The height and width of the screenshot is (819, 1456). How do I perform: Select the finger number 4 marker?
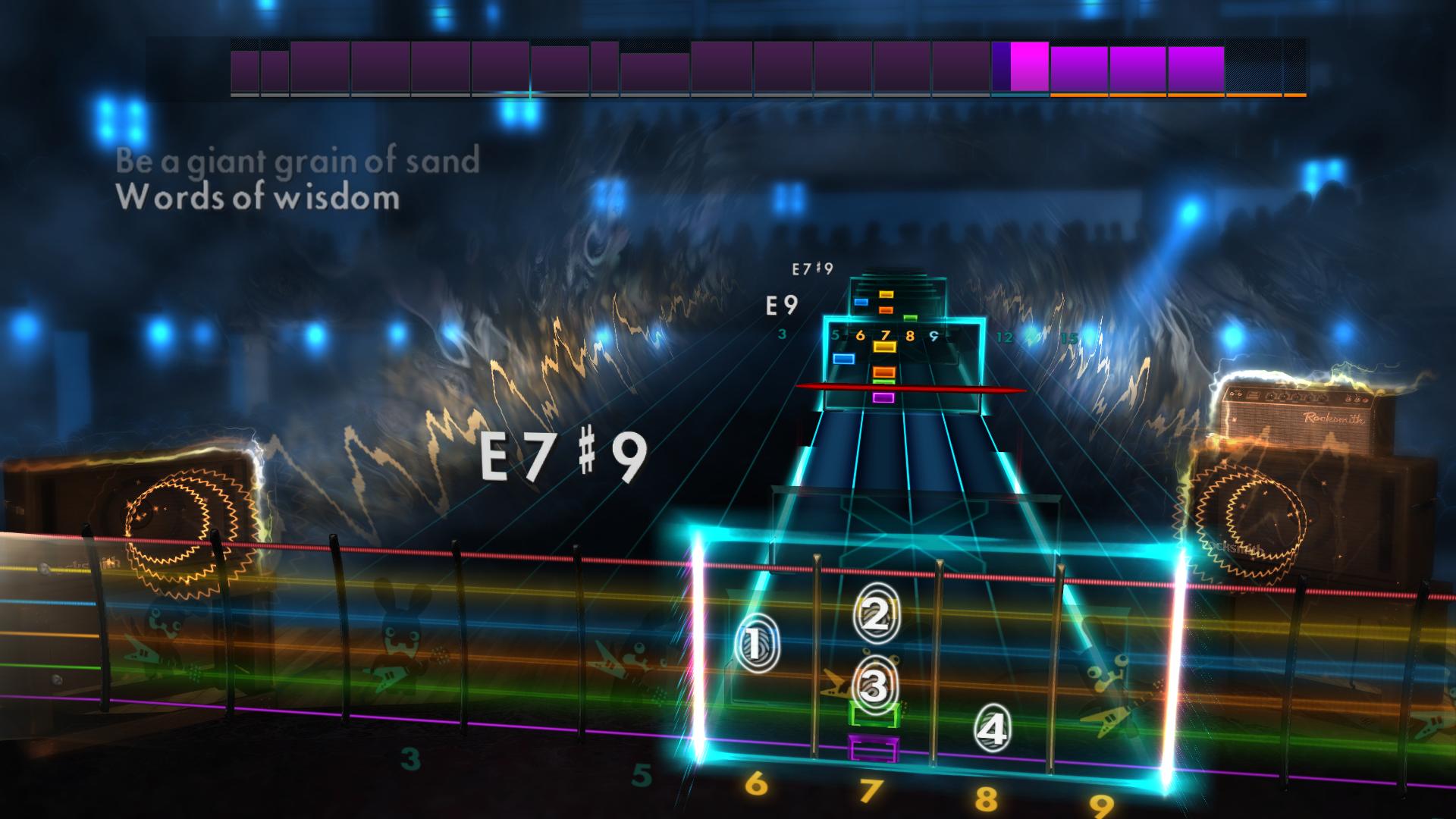993,730
